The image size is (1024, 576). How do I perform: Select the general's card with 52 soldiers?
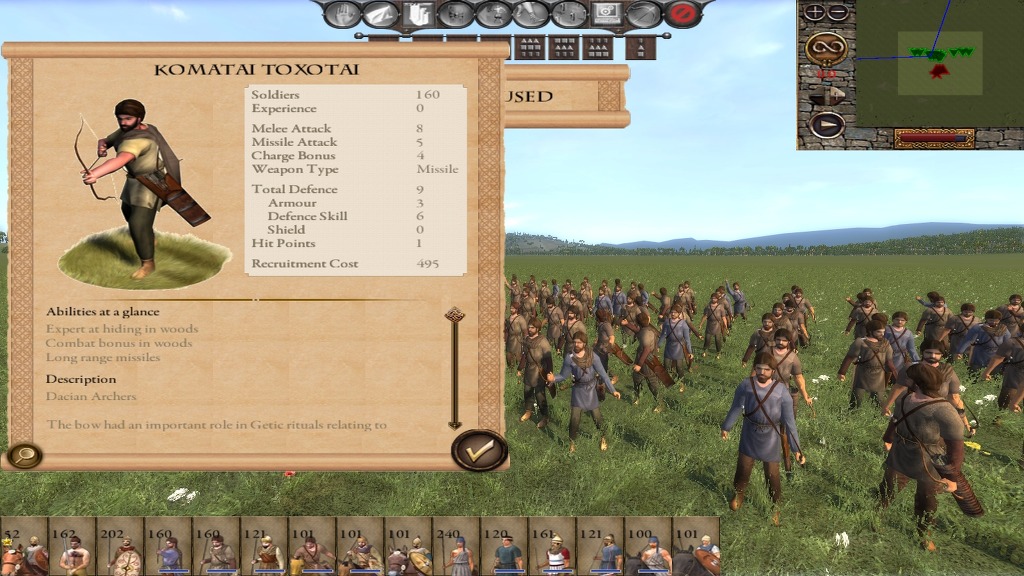(x=24, y=547)
